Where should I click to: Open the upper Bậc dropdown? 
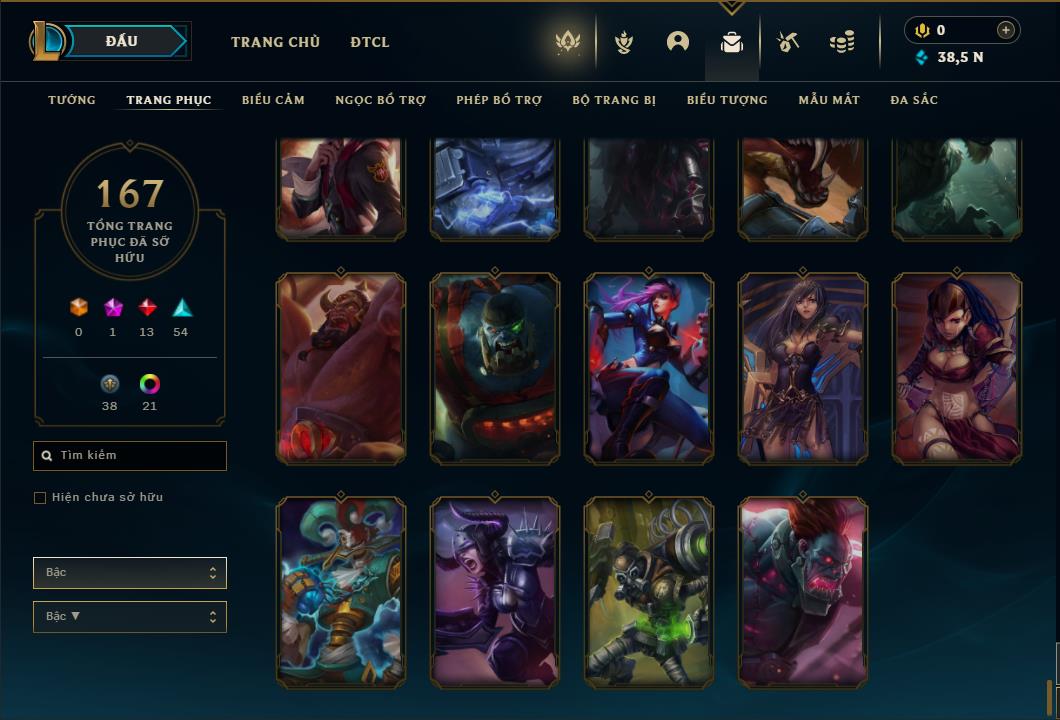pyautogui.click(x=130, y=573)
